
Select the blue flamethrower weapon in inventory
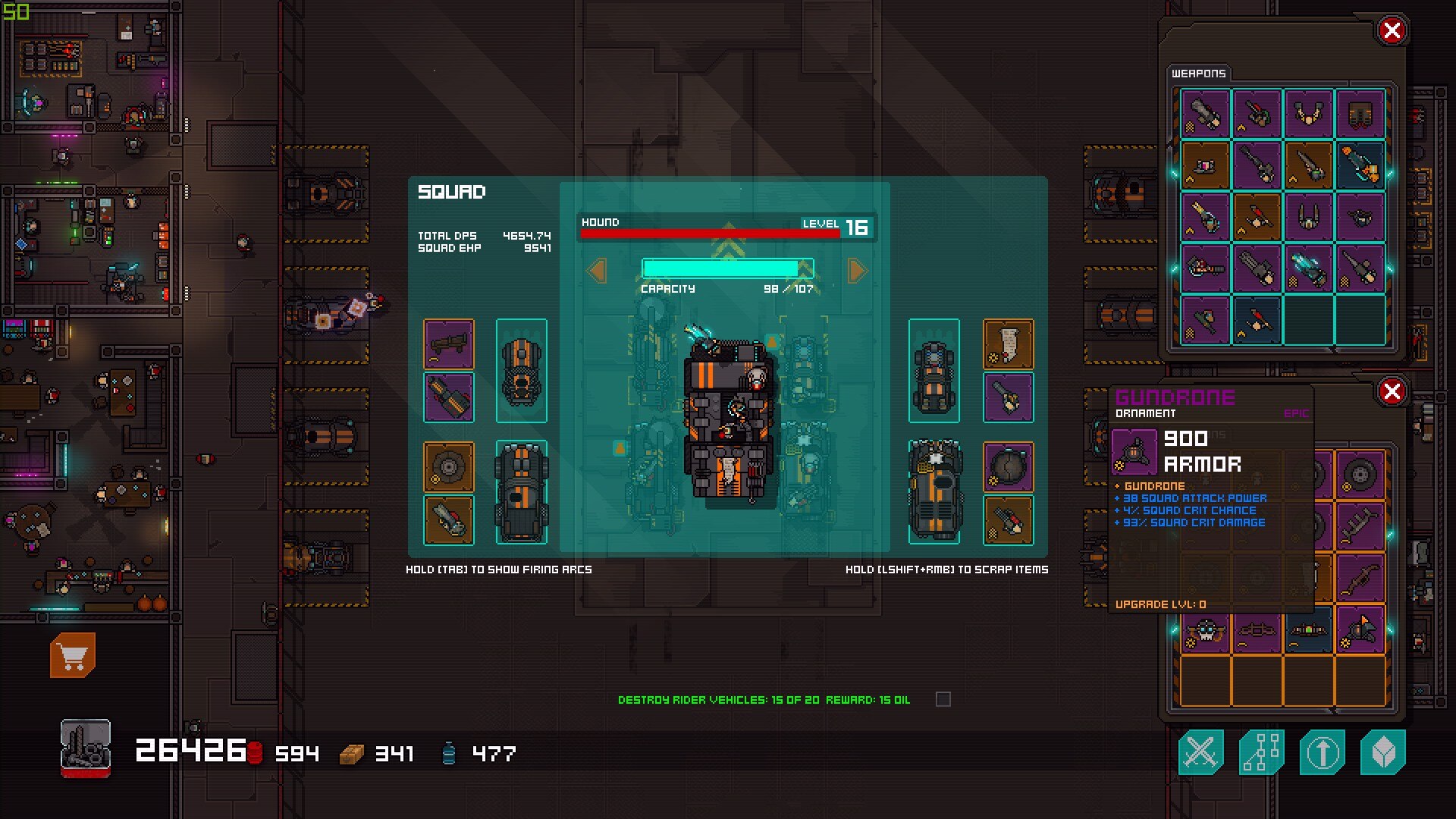(x=1360, y=165)
